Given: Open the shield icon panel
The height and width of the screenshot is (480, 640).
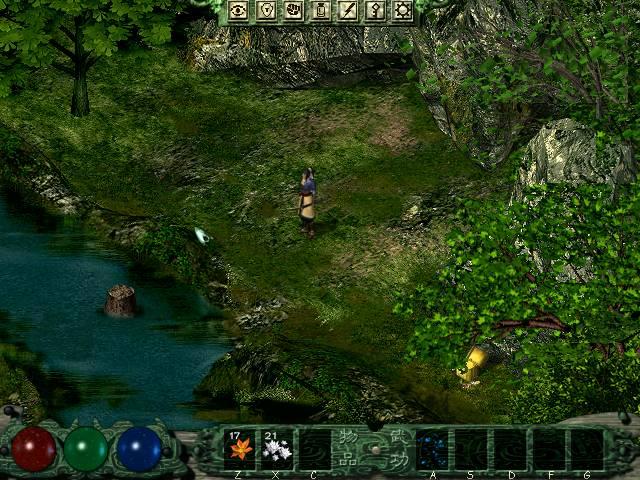Looking at the screenshot, I should (267, 11).
